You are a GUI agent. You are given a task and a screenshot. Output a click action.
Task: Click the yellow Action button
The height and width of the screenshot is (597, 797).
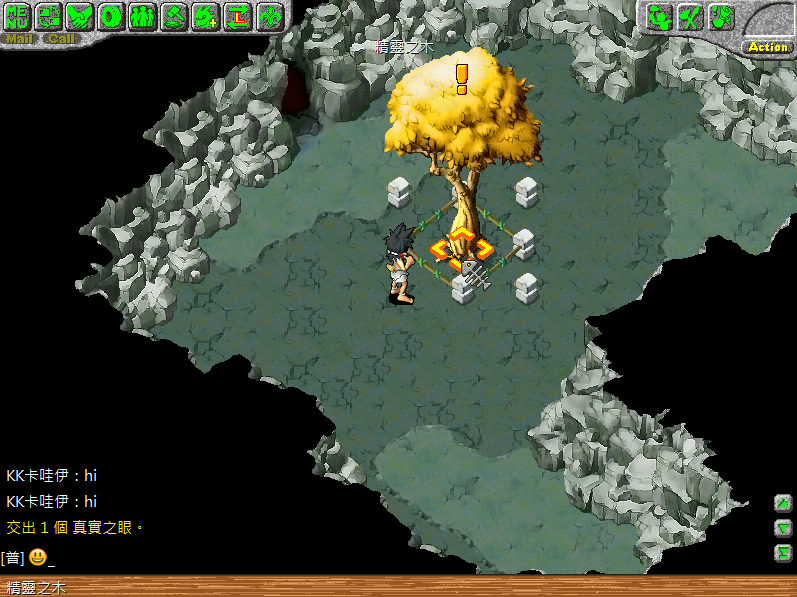tap(768, 47)
